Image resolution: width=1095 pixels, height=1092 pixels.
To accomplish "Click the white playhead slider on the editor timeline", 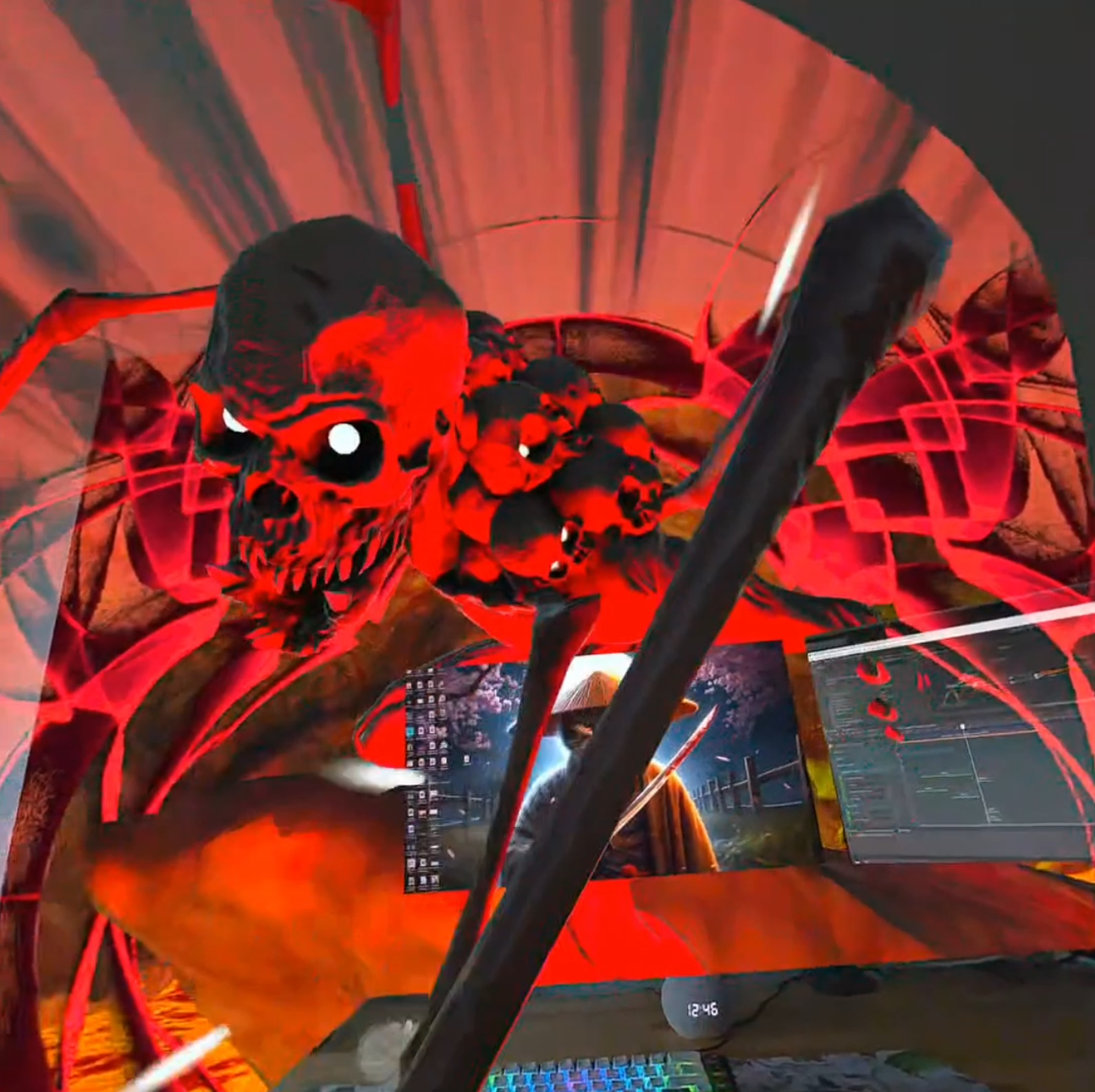I will (964, 726).
